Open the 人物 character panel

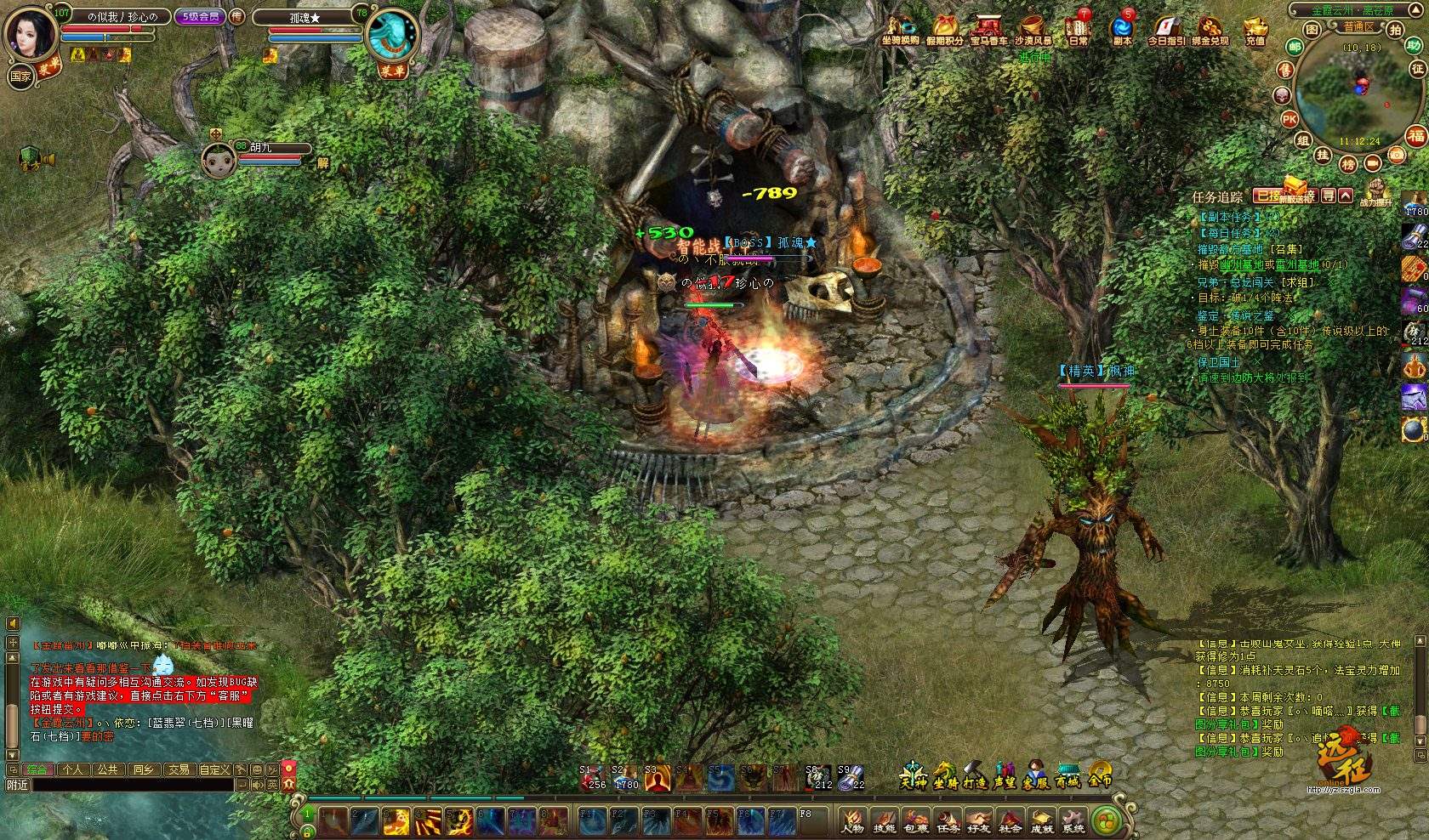[852, 820]
